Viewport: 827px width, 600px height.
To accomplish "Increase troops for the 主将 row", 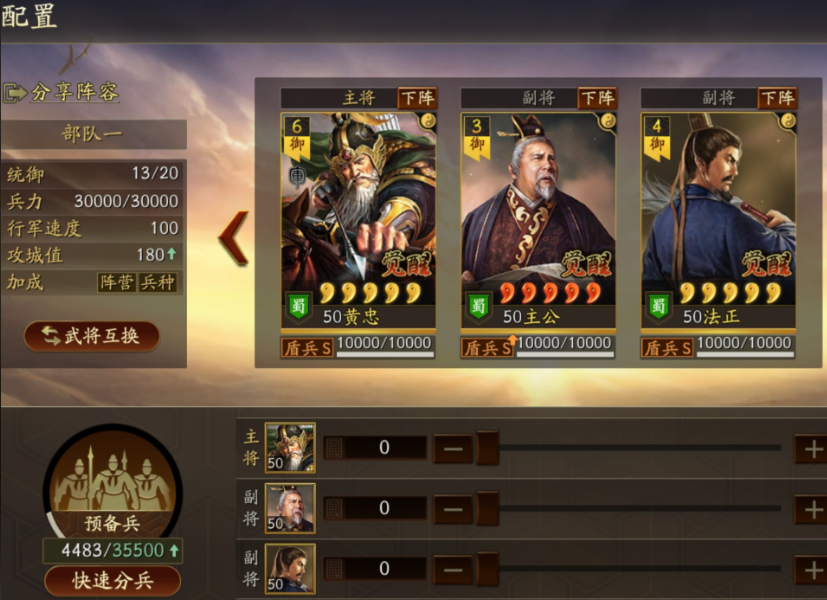I will (x=809, y=448).
